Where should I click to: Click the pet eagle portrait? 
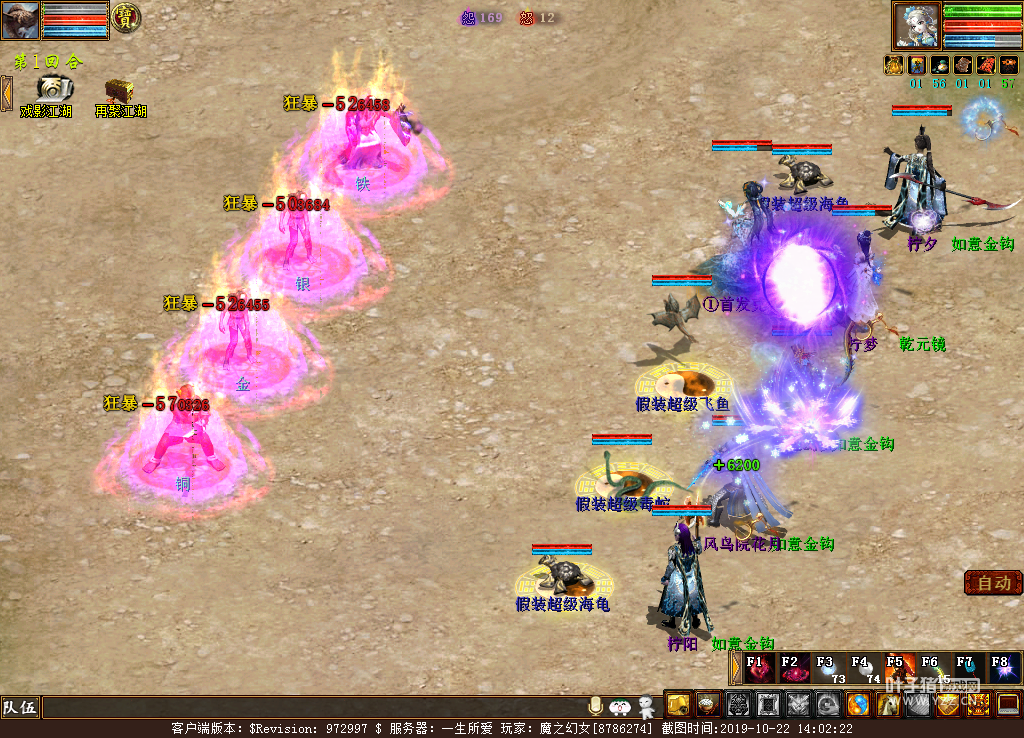20,20
